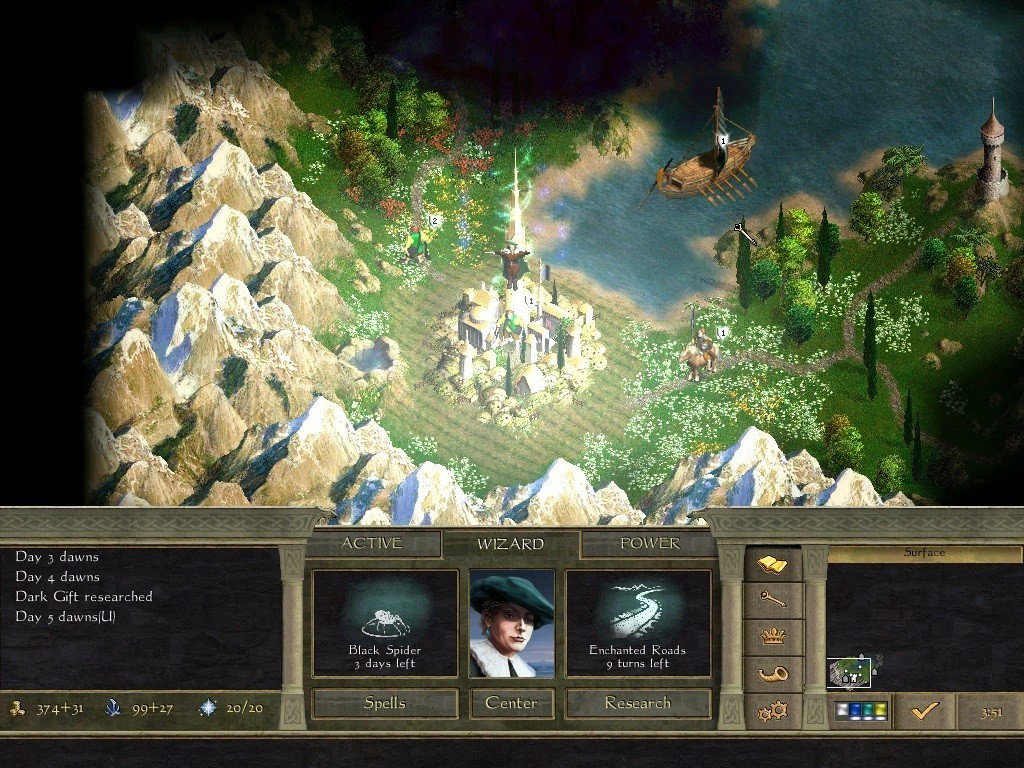Click the Surface map level label
Viewport: 1024px width, 768px height.
tap(924, 553)
